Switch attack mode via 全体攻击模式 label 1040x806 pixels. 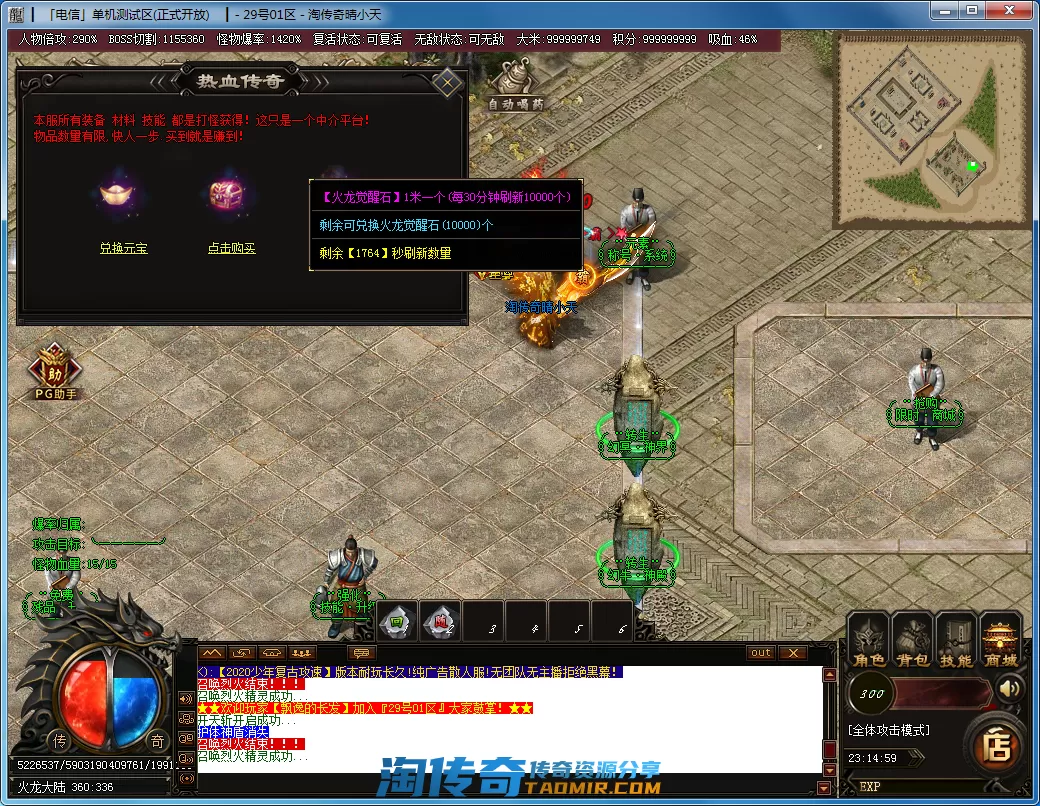tap(889, 731)
